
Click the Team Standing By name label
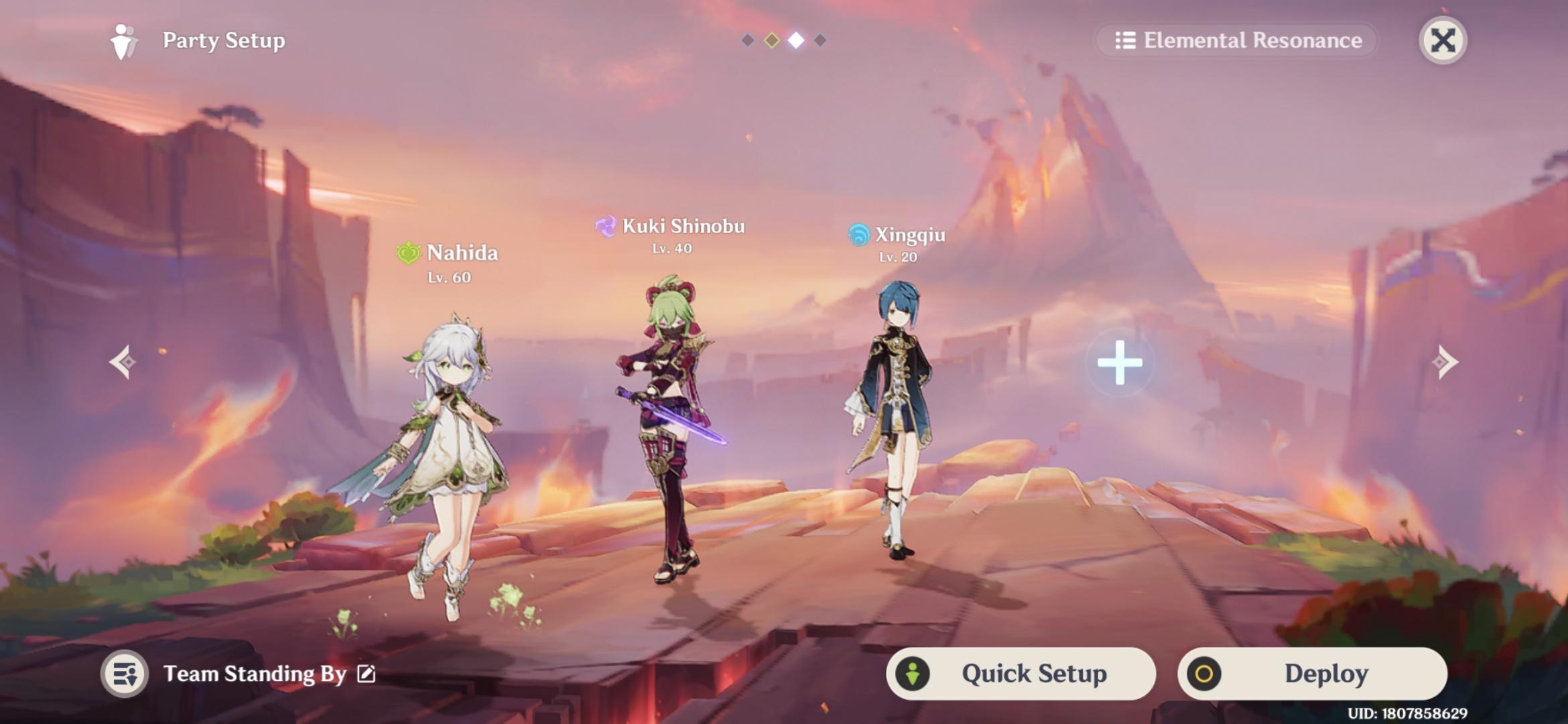click(x=258, y=674)
